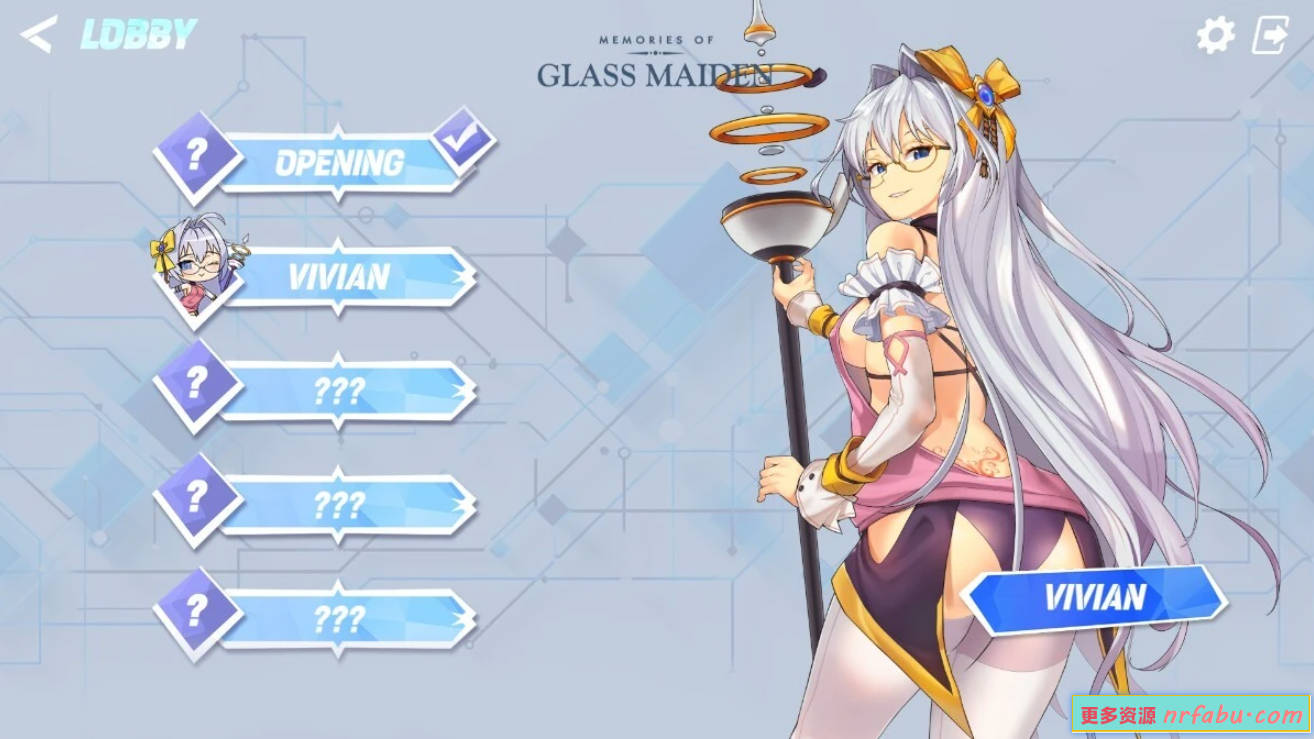The width and height of the screenshot is (1314, 739).
Task: Click the question-mark diamond beside OPENING
Action: [x=196, y=155]
